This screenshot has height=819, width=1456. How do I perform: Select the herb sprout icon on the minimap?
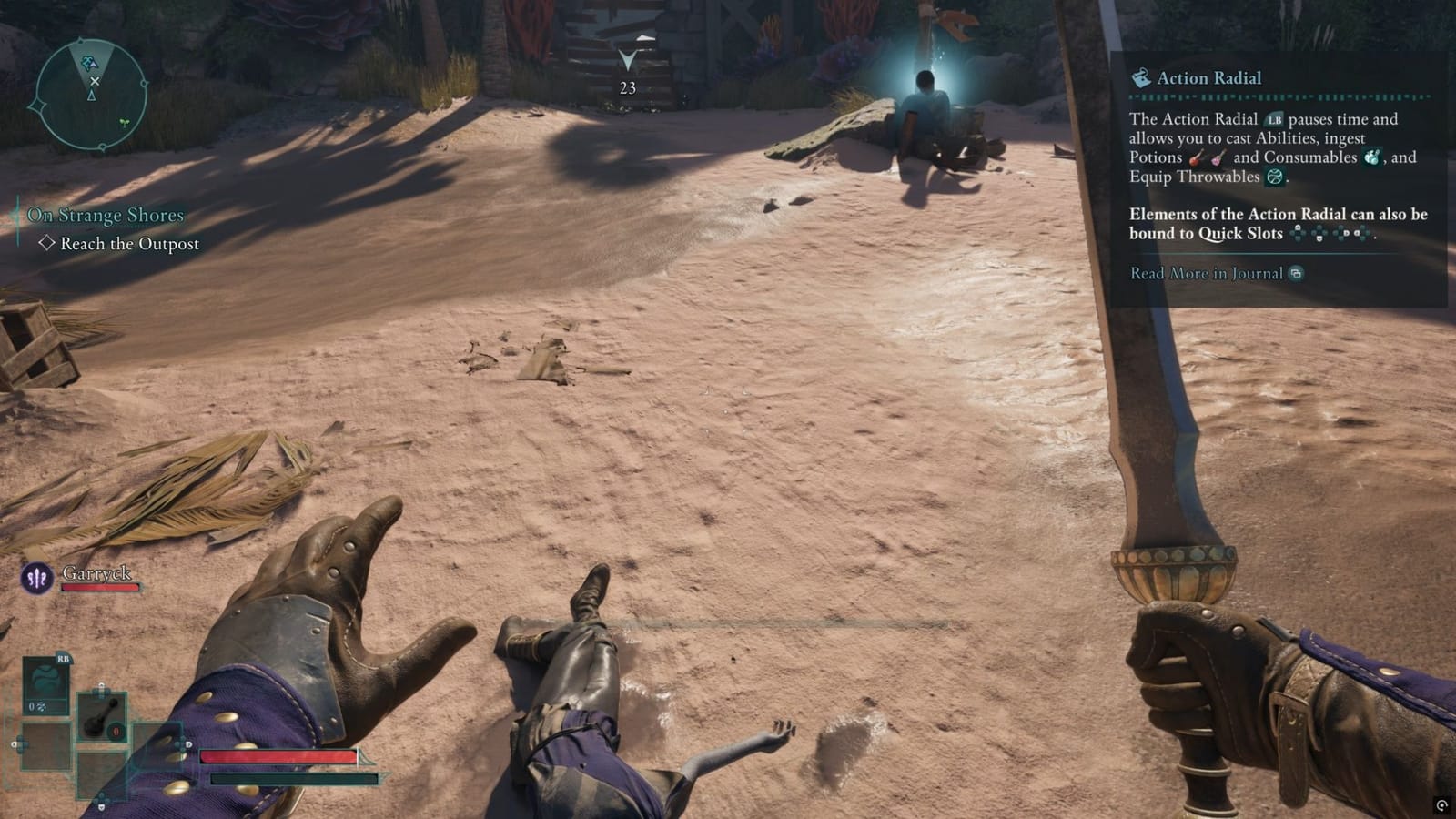pos(124,123)
